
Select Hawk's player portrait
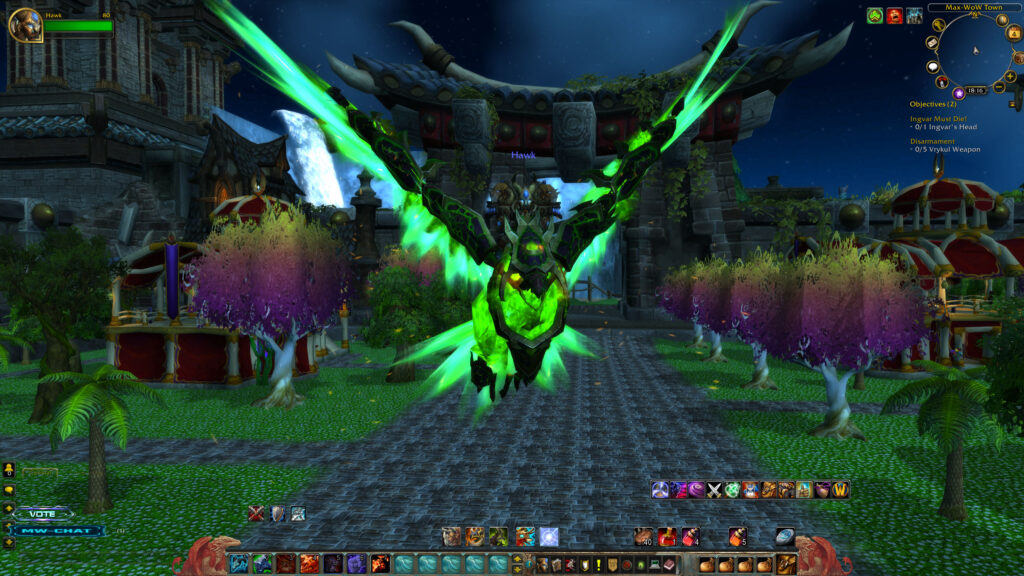point(24,25)
